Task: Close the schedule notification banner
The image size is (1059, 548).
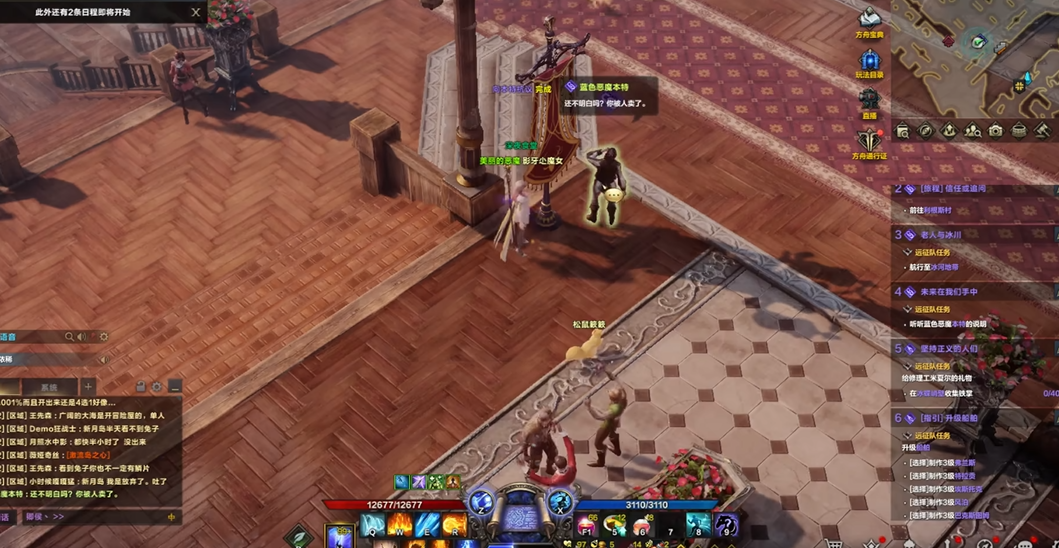Action: tap(195, 13)
